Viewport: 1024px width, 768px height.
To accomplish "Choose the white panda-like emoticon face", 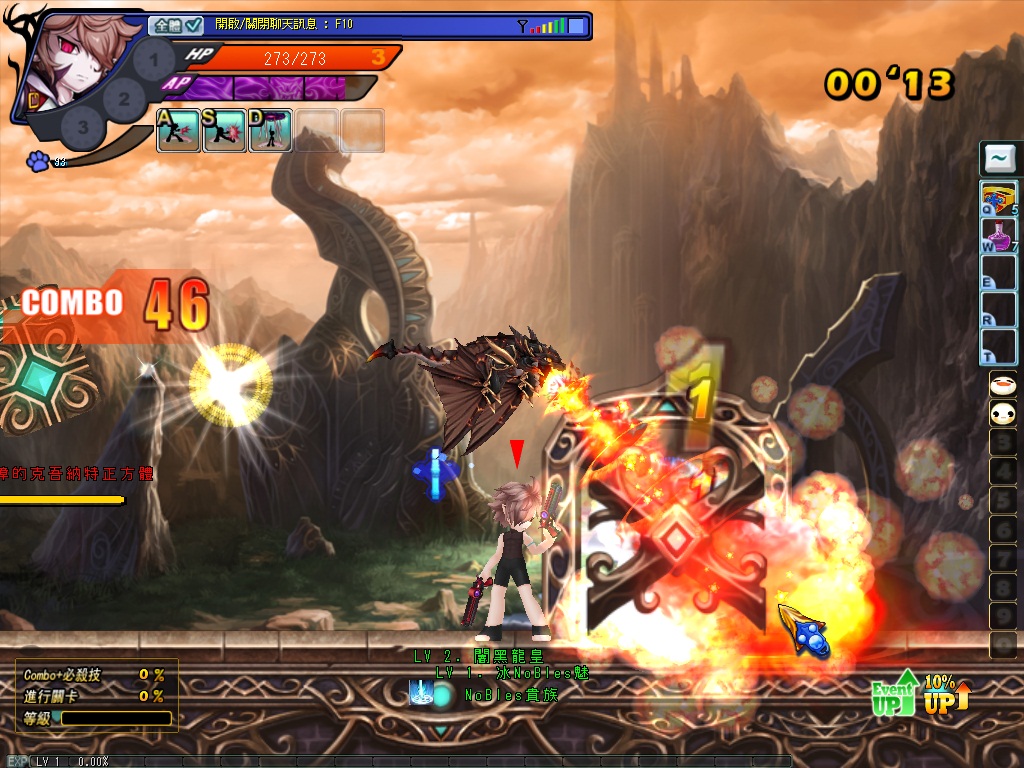I will [1002, 413].
